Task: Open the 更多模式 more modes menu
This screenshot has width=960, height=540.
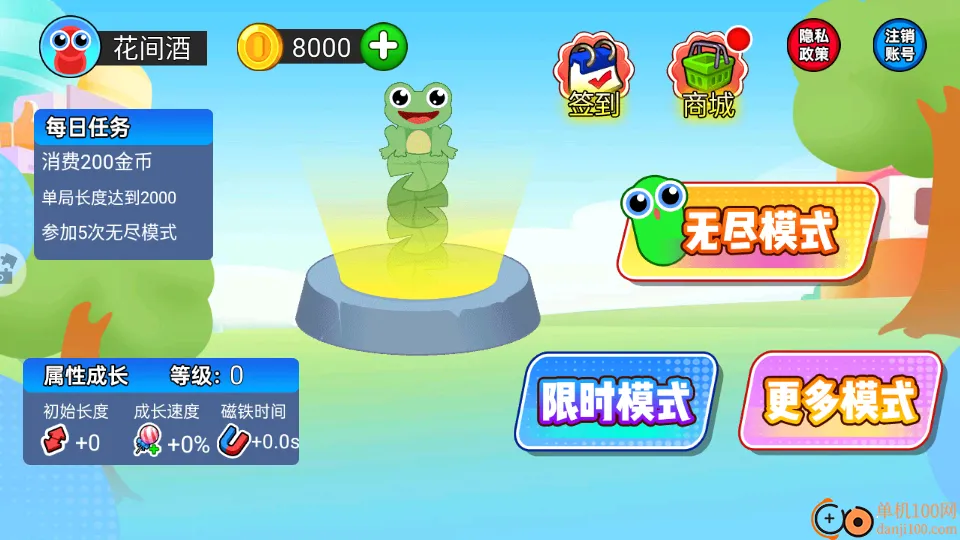Action: [840, 401]
